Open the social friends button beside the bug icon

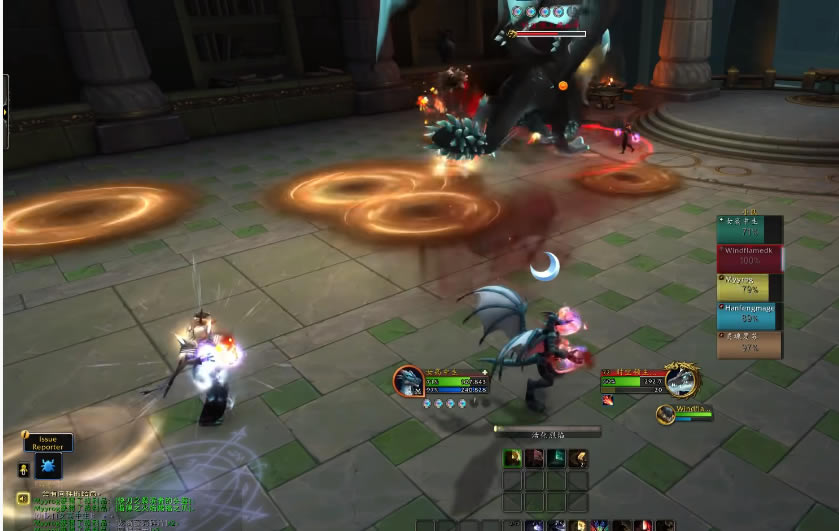click(x=22, y=468)
